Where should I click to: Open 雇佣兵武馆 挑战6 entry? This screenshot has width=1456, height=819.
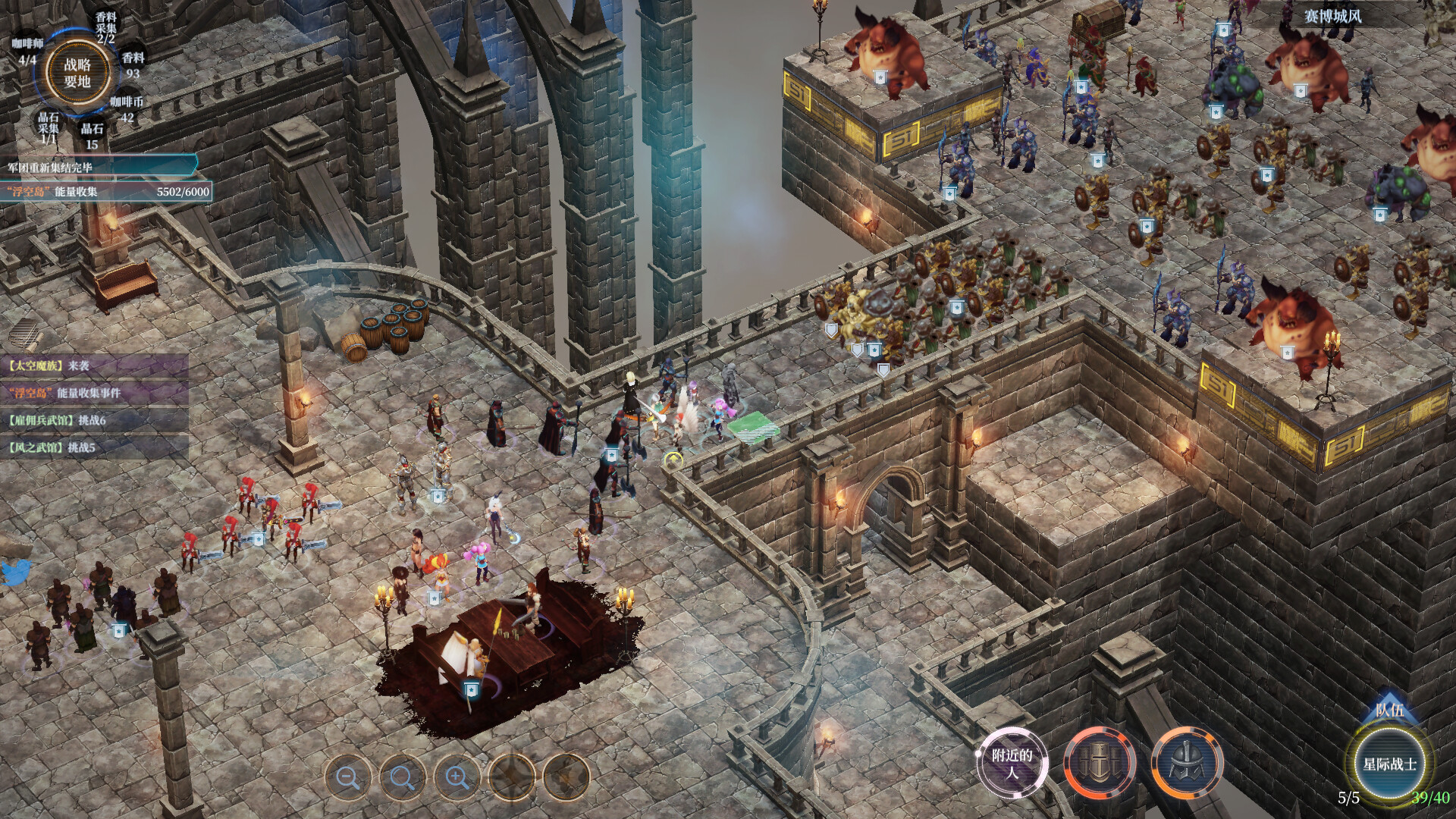[x=91, y=420]
